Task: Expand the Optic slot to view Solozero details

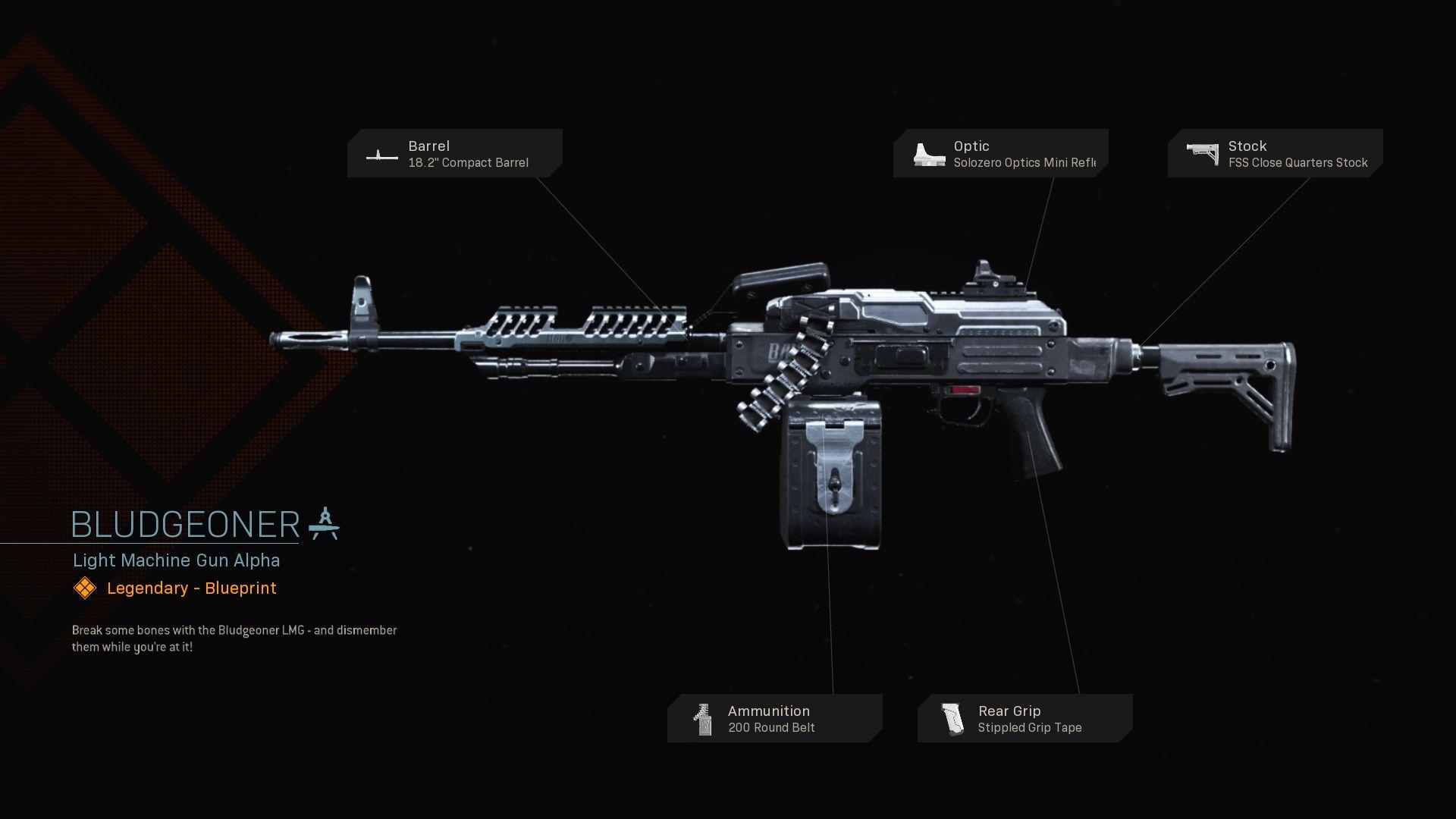Action: pos(1001,153)
